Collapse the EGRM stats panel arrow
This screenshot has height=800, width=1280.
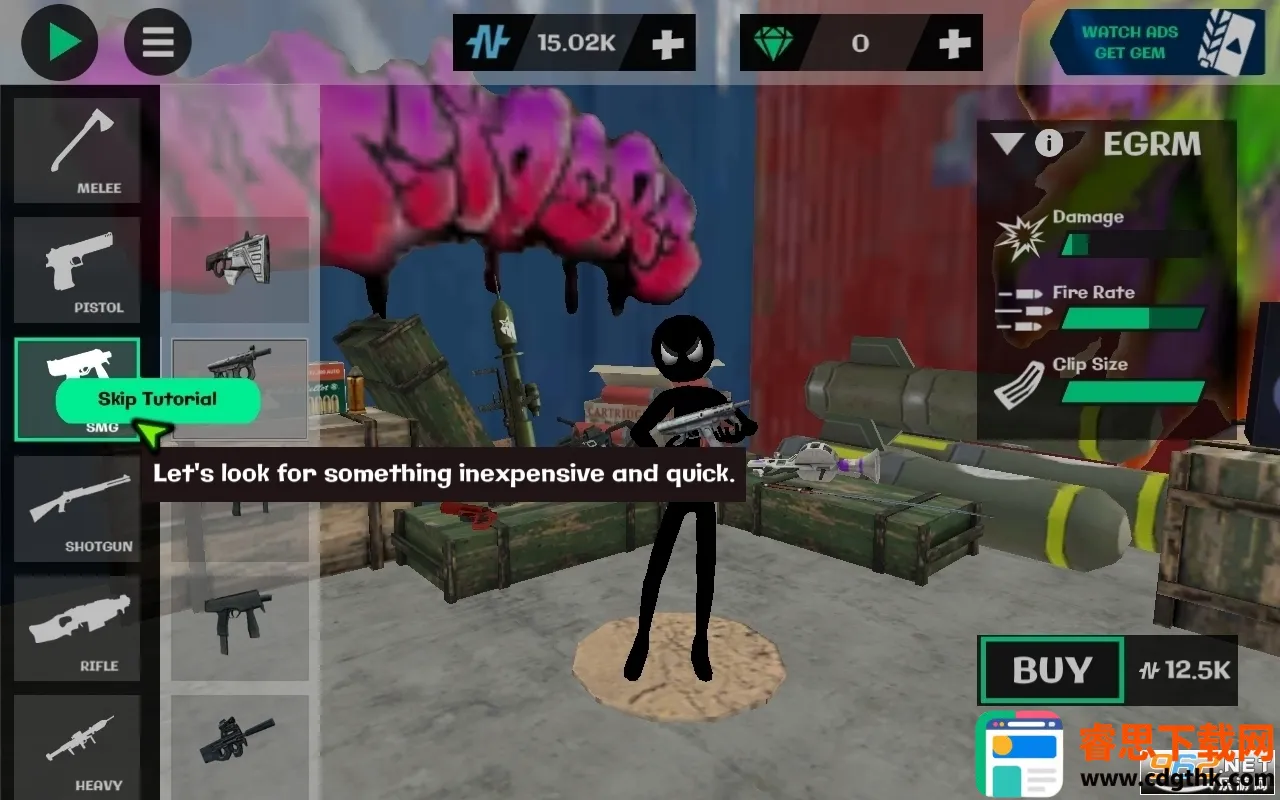1007,144
